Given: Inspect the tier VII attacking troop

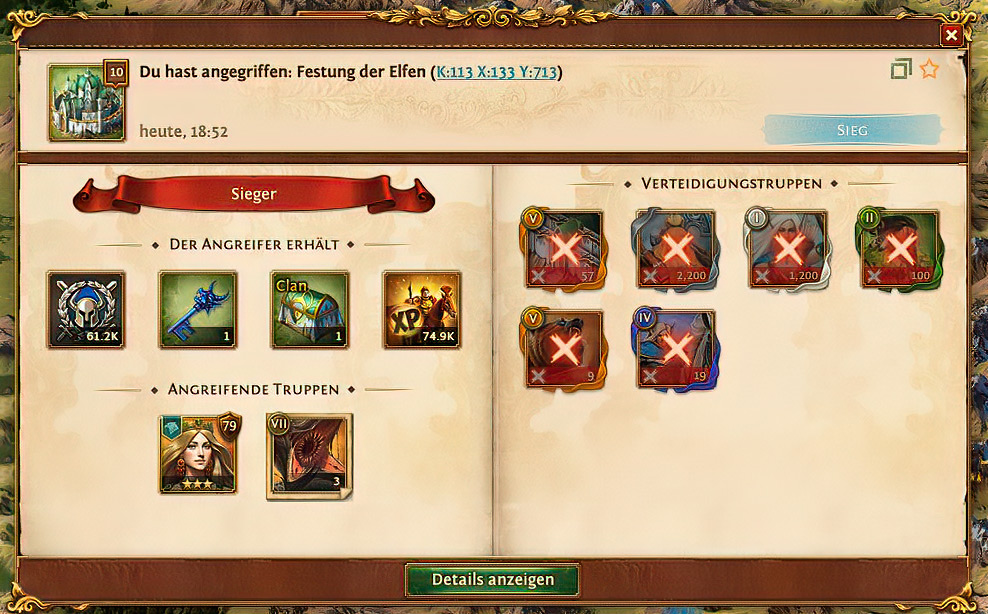Looking at the screenshot, I should tap(309, 456).
